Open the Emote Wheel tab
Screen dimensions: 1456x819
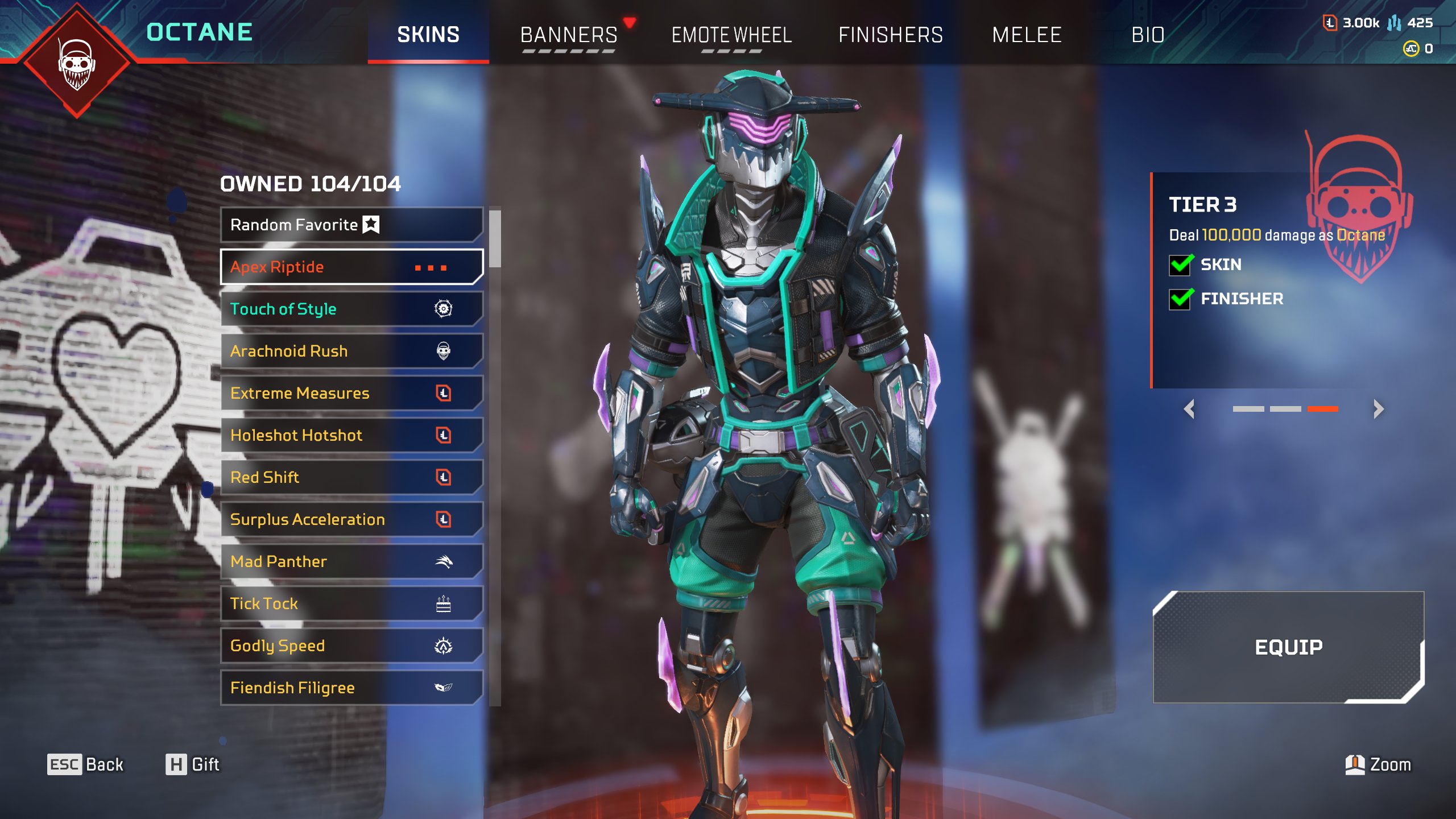(x=731, y=35)
